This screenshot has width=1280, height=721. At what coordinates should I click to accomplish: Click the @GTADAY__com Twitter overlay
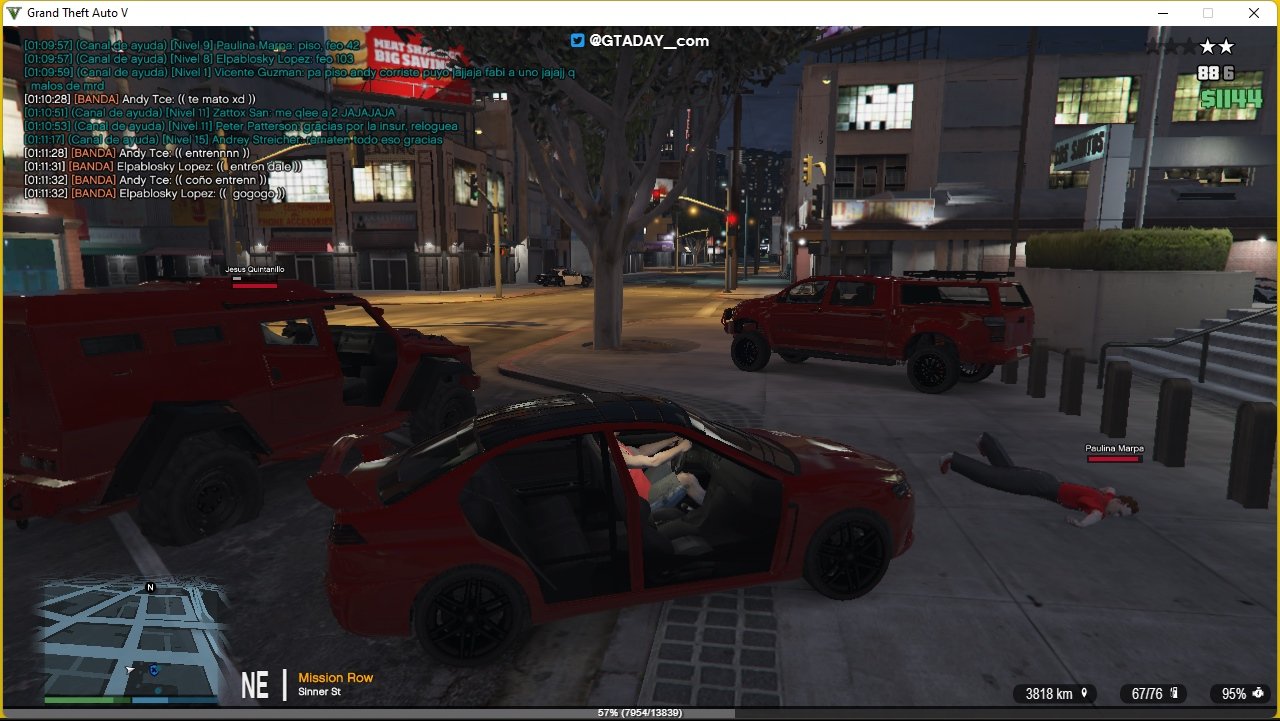640,41
